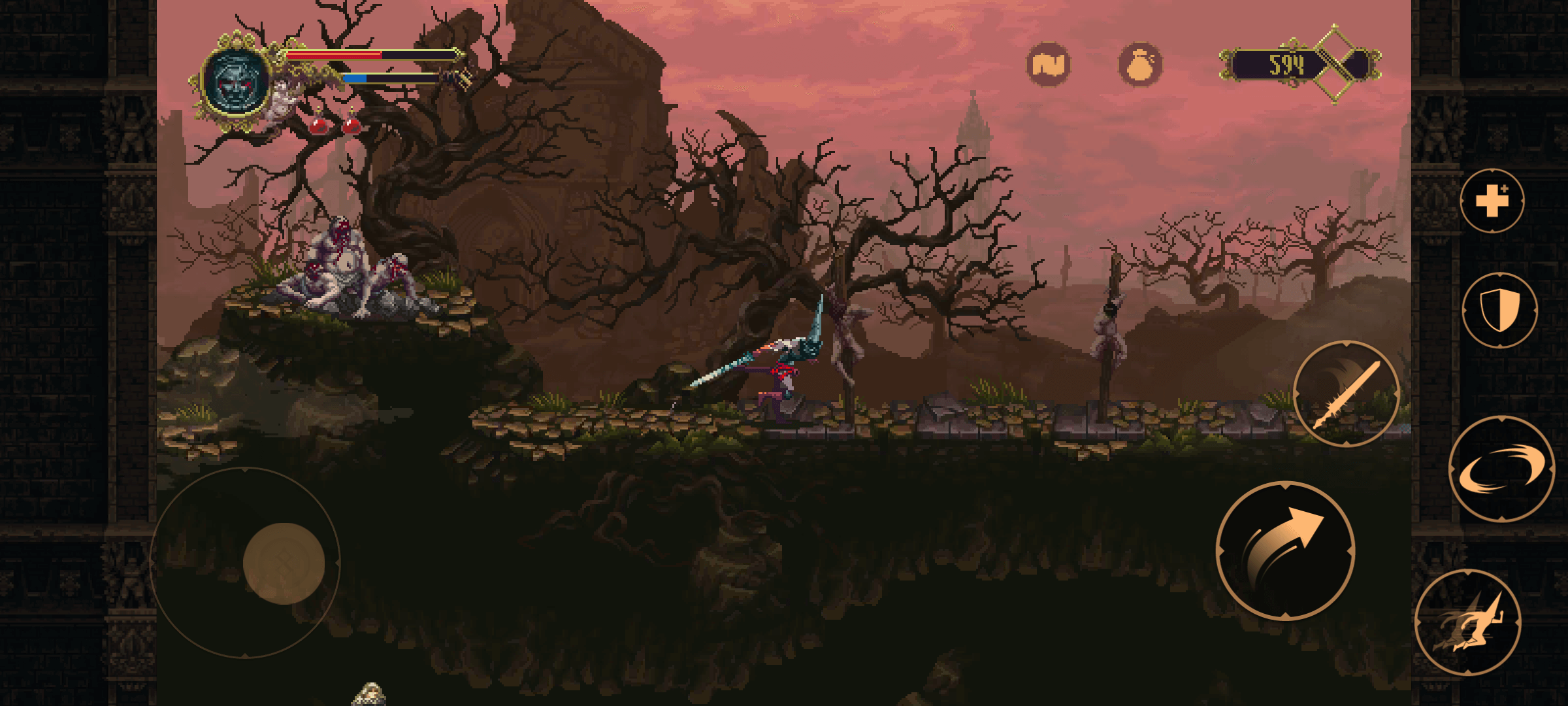Activate the dodge dash button
1568x706 pixels.
(x=1469, y=623)
